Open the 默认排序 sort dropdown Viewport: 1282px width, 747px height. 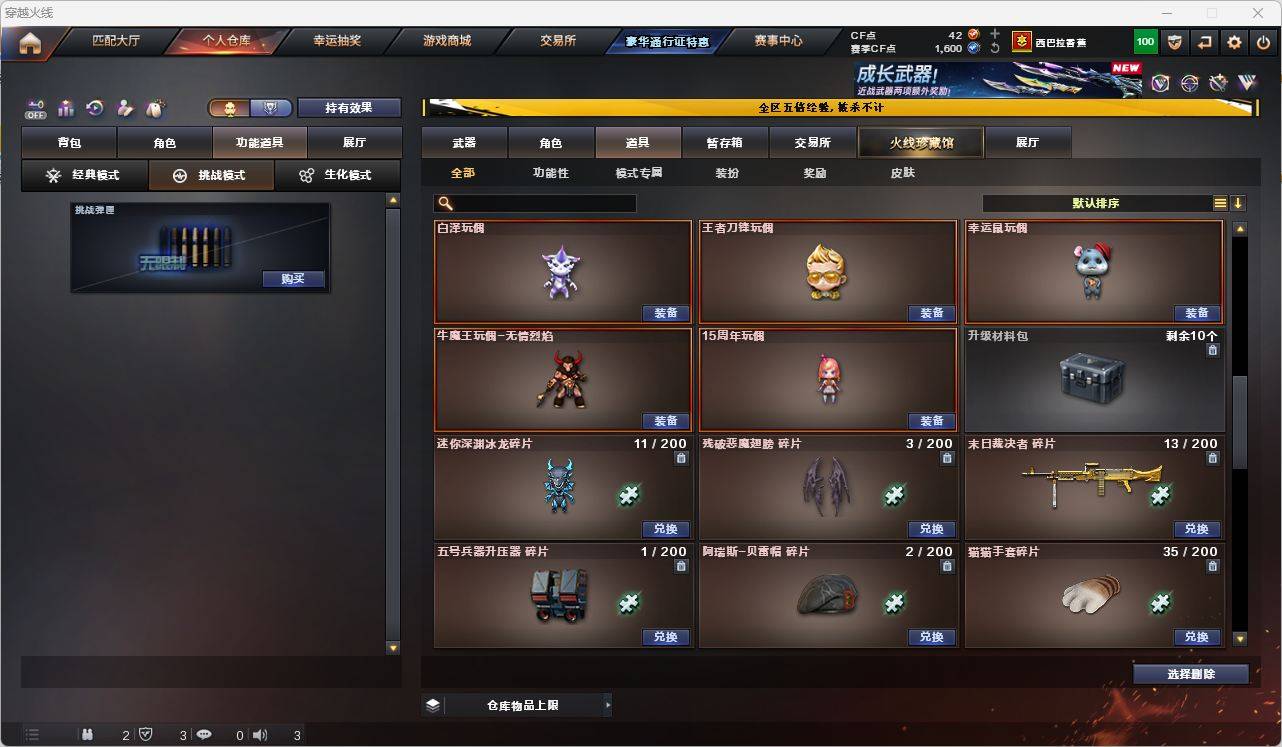tap(1096, 203)
